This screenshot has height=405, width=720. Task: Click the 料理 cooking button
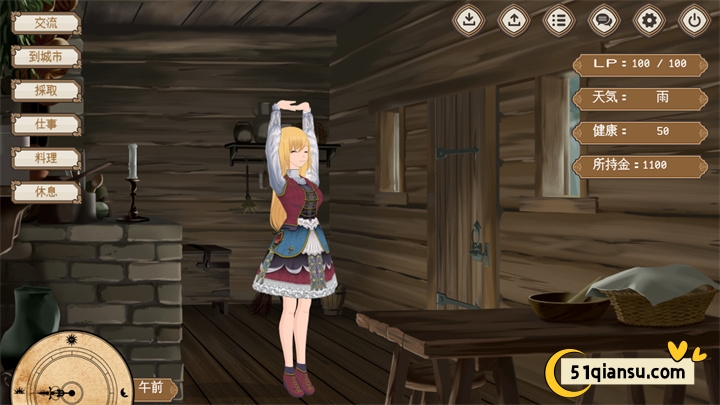point(45,158)
